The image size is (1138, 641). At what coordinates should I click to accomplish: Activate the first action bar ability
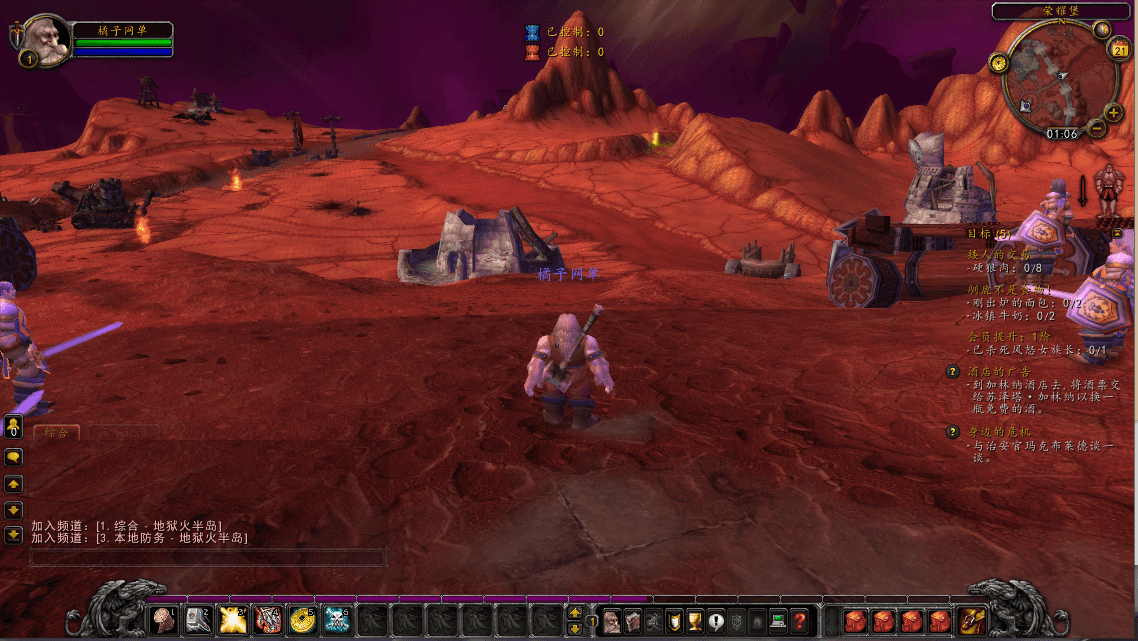(164, 621)
